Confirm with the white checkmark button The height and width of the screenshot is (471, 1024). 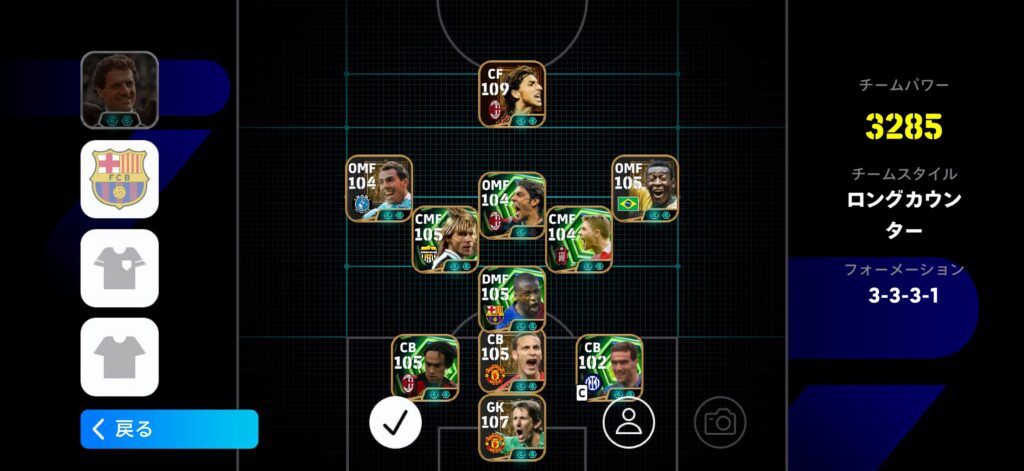pyautogui.click(x=395, y=422)
